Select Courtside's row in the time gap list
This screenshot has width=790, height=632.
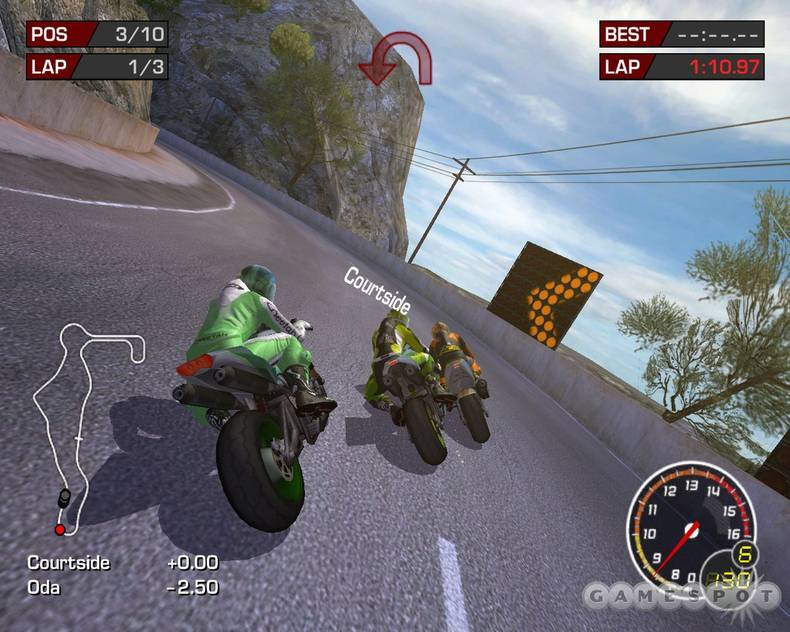coord(122,562)
